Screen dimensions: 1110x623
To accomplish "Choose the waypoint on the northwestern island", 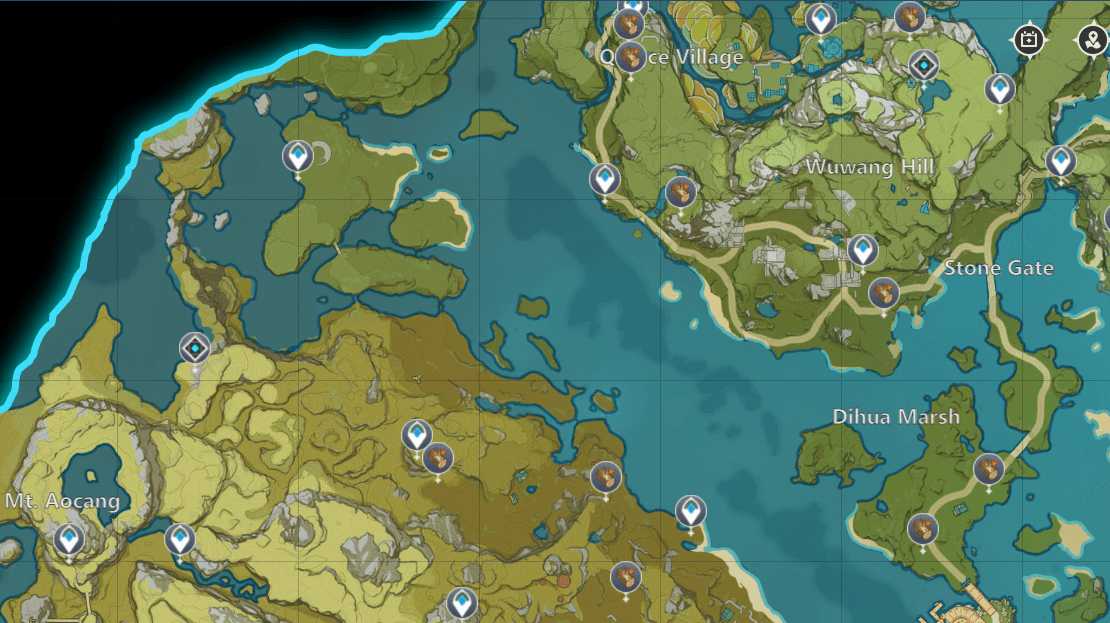I will [x=297, y=156].
